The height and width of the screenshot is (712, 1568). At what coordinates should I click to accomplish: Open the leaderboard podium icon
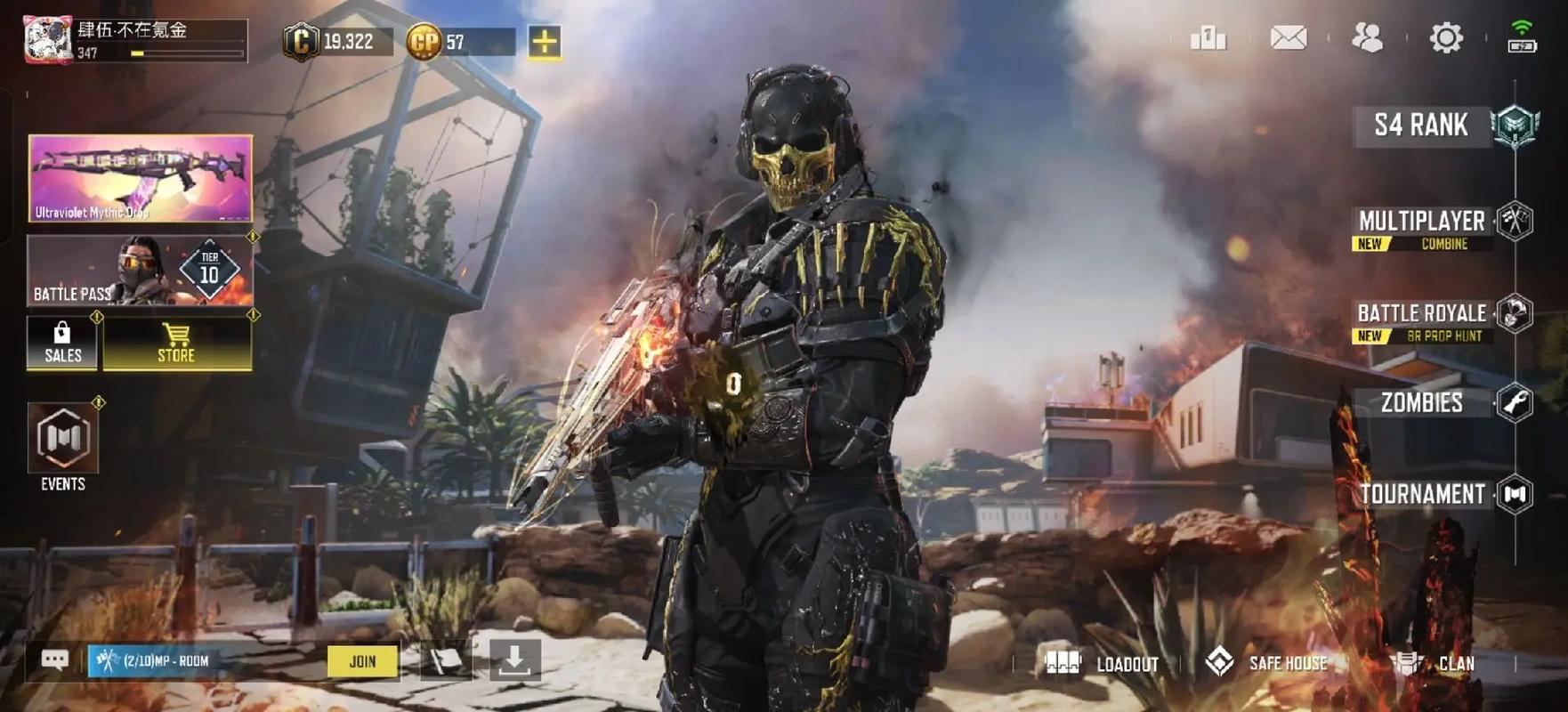(1208, 38)
